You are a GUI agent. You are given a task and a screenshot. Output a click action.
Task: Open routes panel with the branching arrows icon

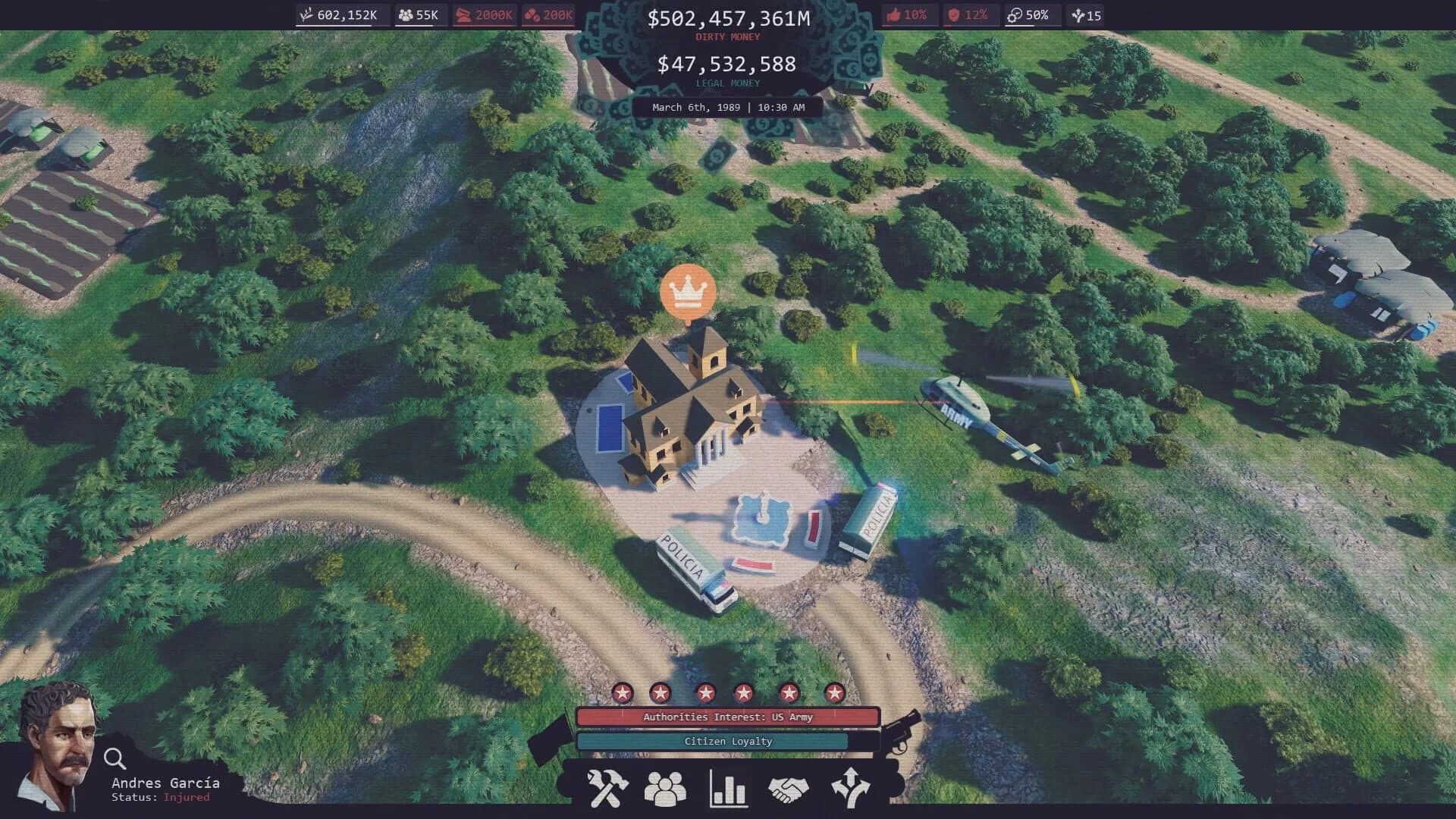[x=851, y=788]
